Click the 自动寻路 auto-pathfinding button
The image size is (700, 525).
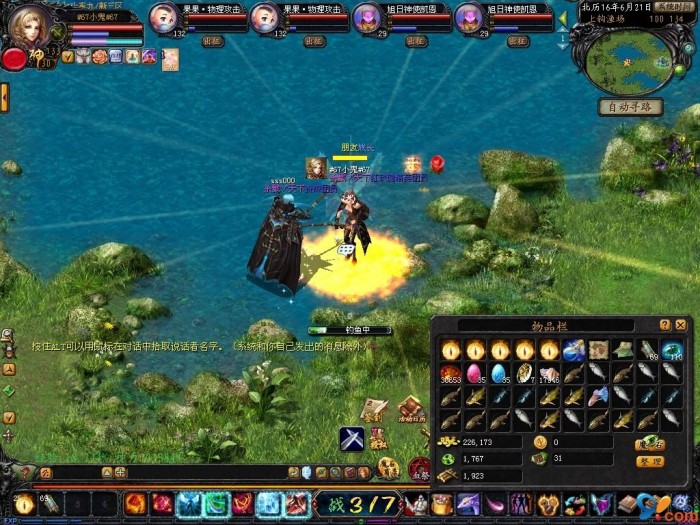630,107
